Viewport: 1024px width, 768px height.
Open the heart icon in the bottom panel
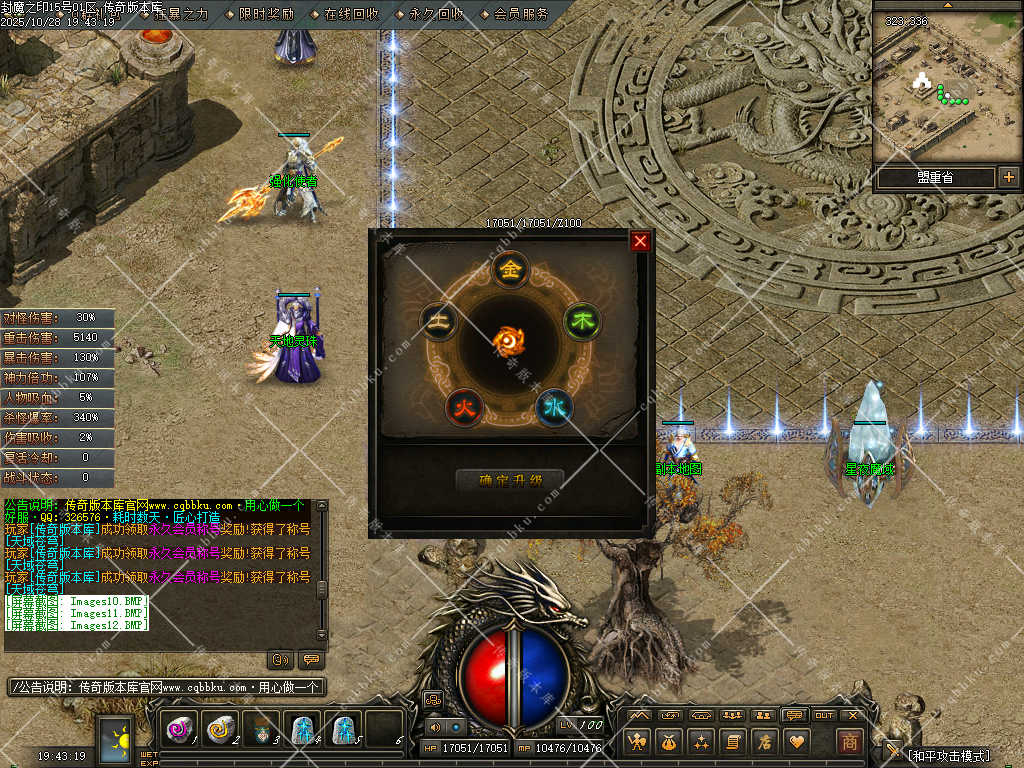click(x=796, y=741)
